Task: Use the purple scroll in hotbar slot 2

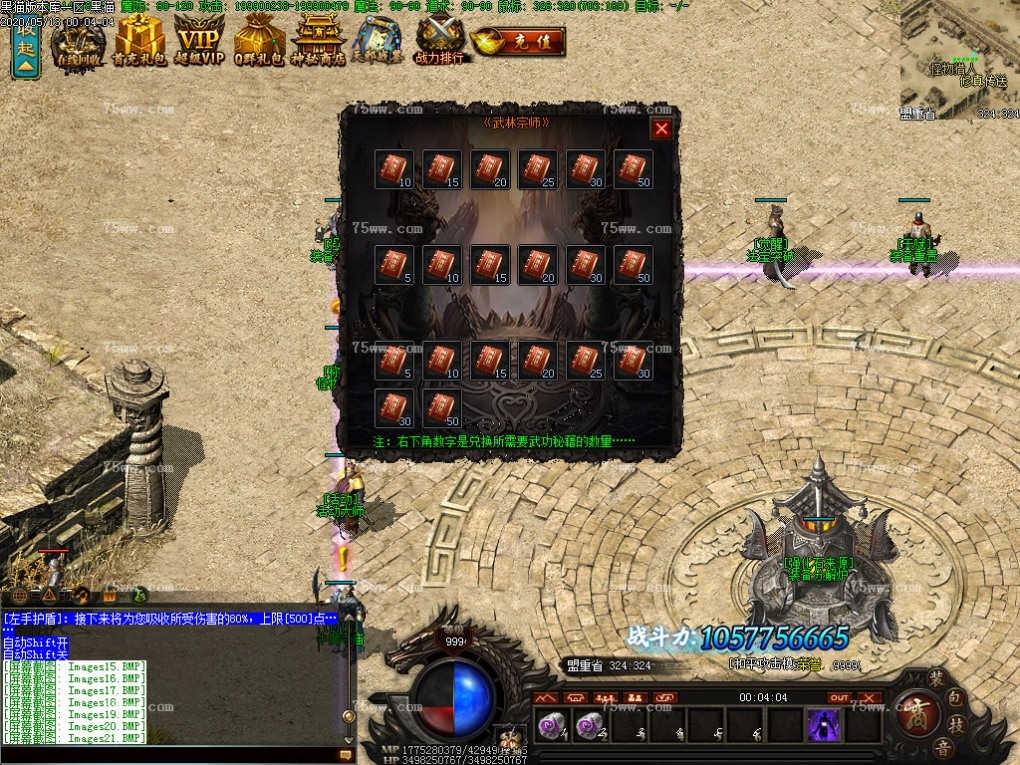Action: [x=591, y=725]
